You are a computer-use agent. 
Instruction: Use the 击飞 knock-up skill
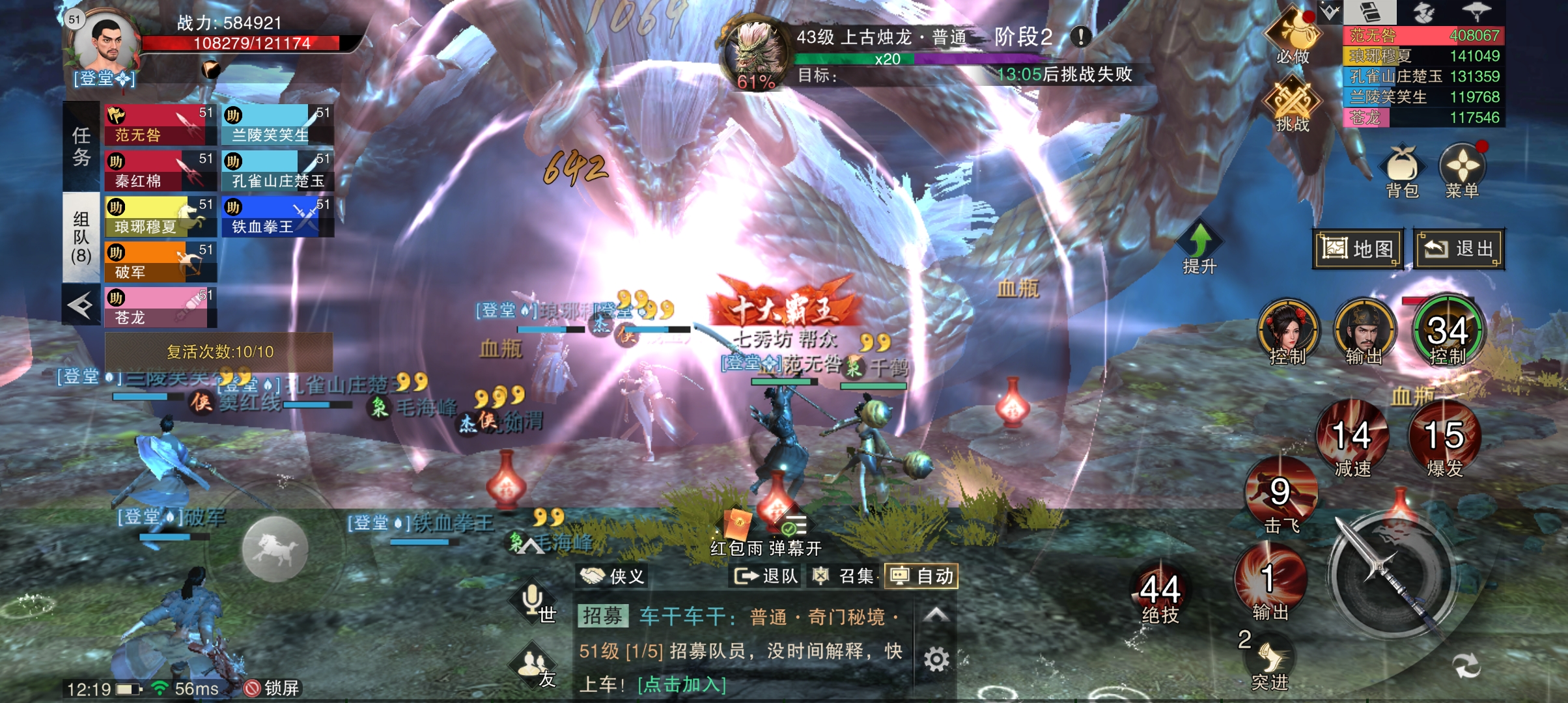[1280, 498]
